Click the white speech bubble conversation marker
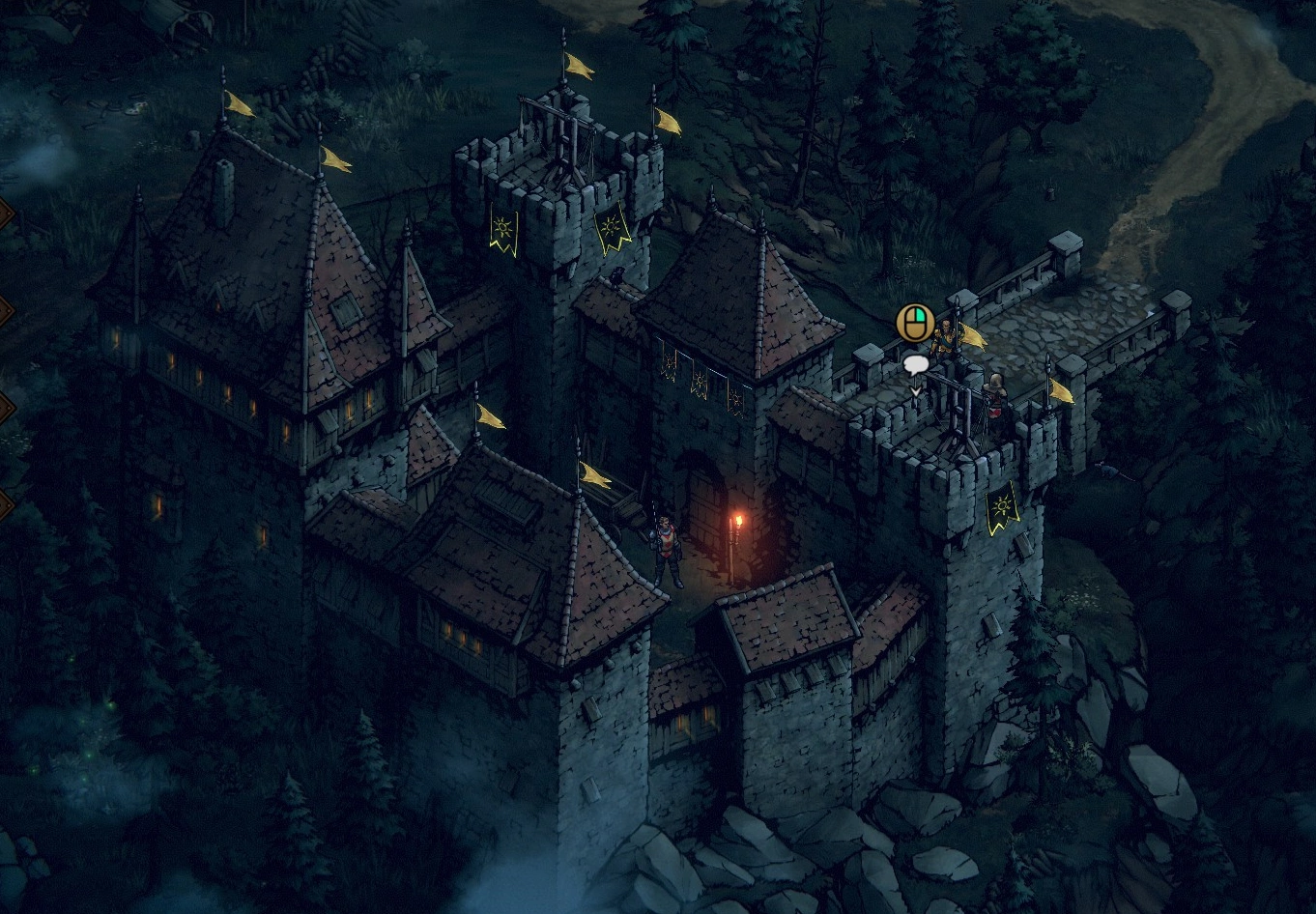The image size is (1316, 914). pos(915,364)
